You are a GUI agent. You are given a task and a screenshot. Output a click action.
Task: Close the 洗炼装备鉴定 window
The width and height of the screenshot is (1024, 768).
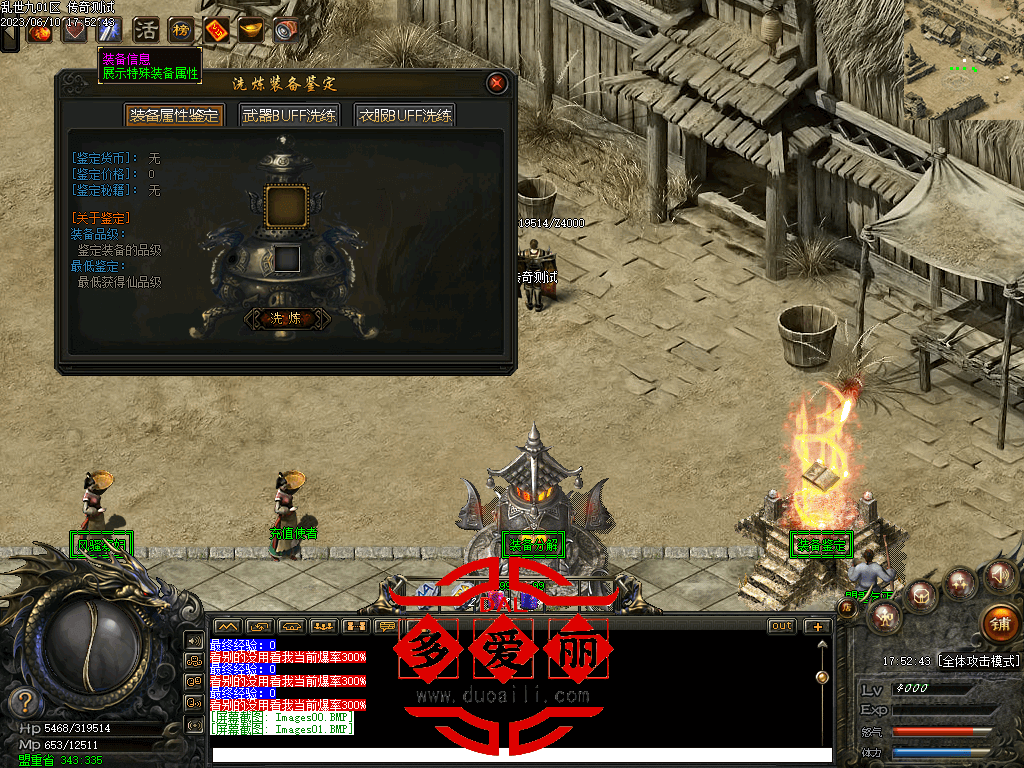click(496, 84)
